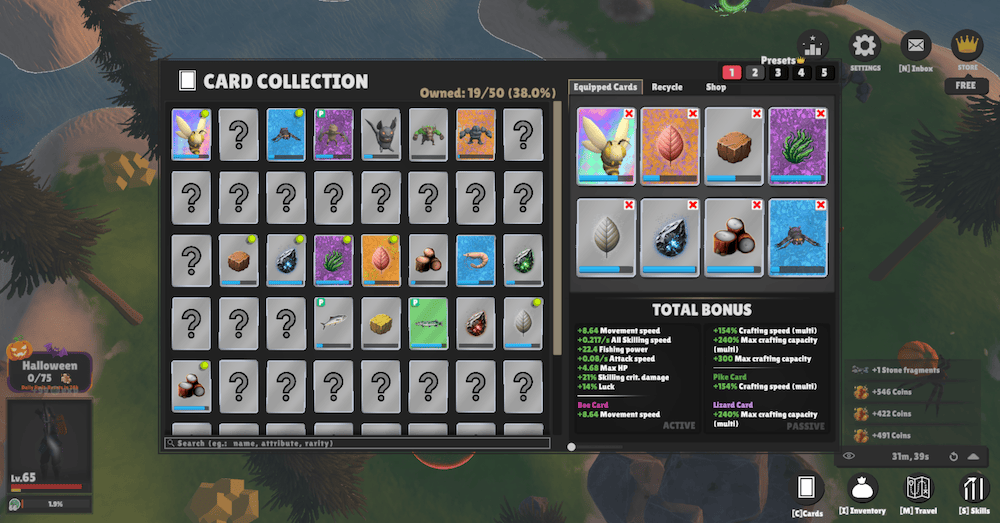Screen dimensions: 1000x523
Task: Switch to the Recycle tab
Action: pyautogui.click(x=667, y=87)
